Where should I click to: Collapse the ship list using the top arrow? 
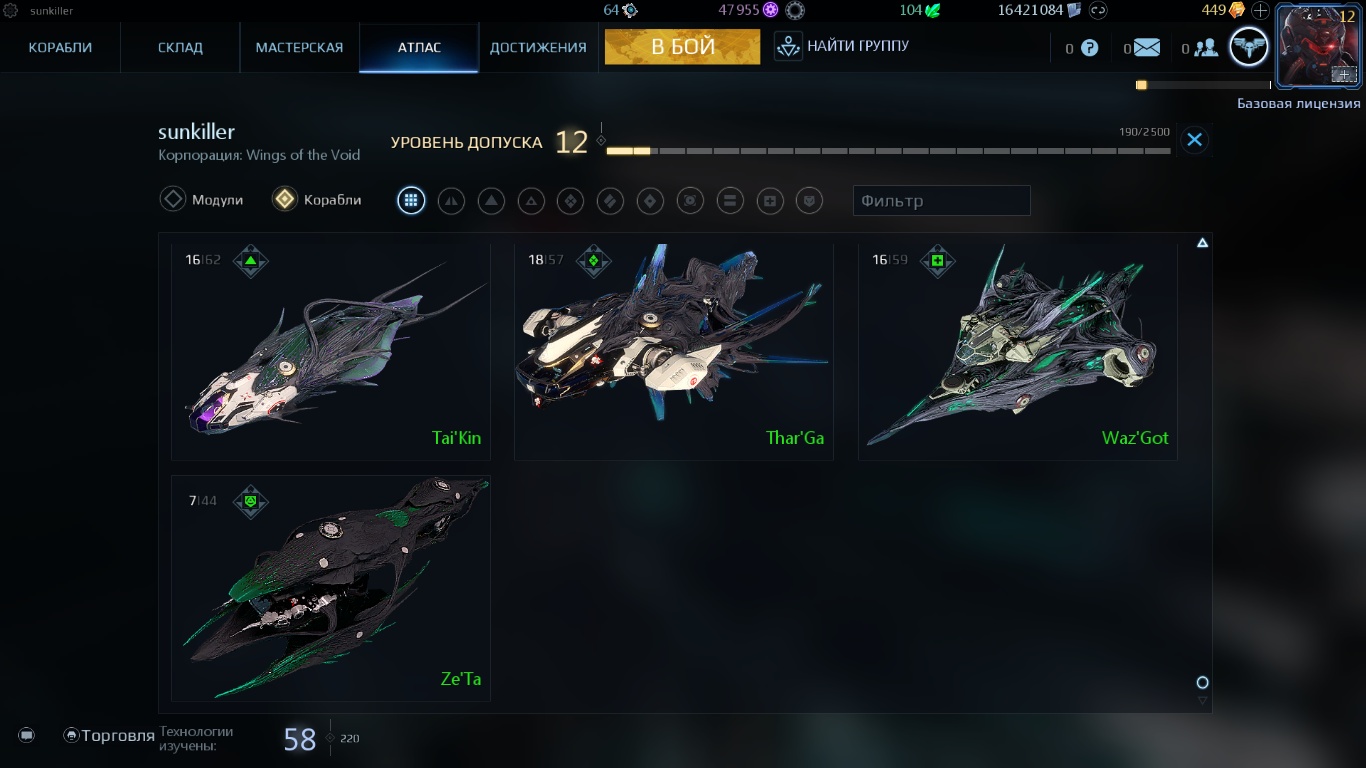[1202, 242]
